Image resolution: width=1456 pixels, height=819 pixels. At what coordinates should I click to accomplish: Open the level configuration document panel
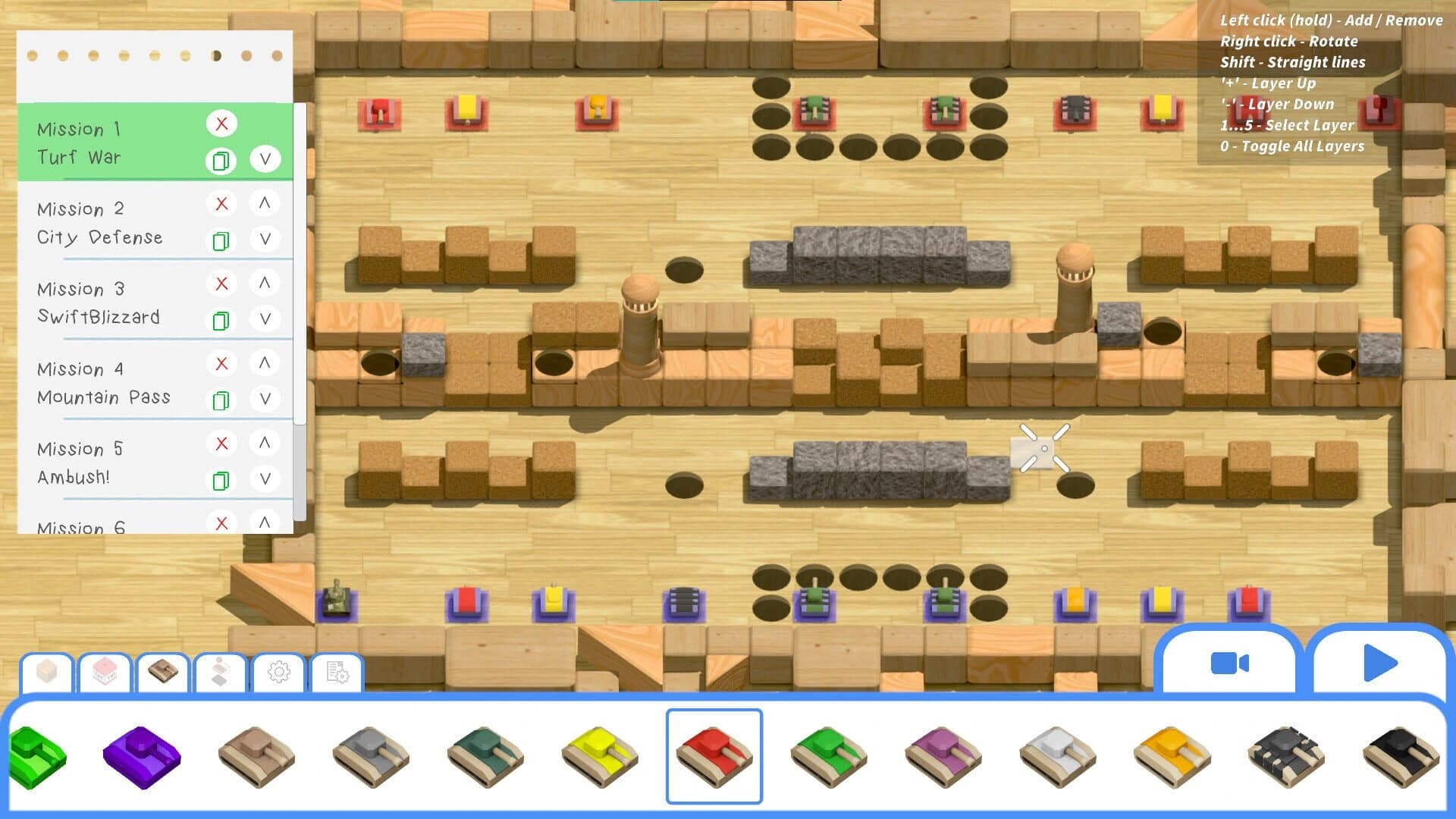coord(337,670)
